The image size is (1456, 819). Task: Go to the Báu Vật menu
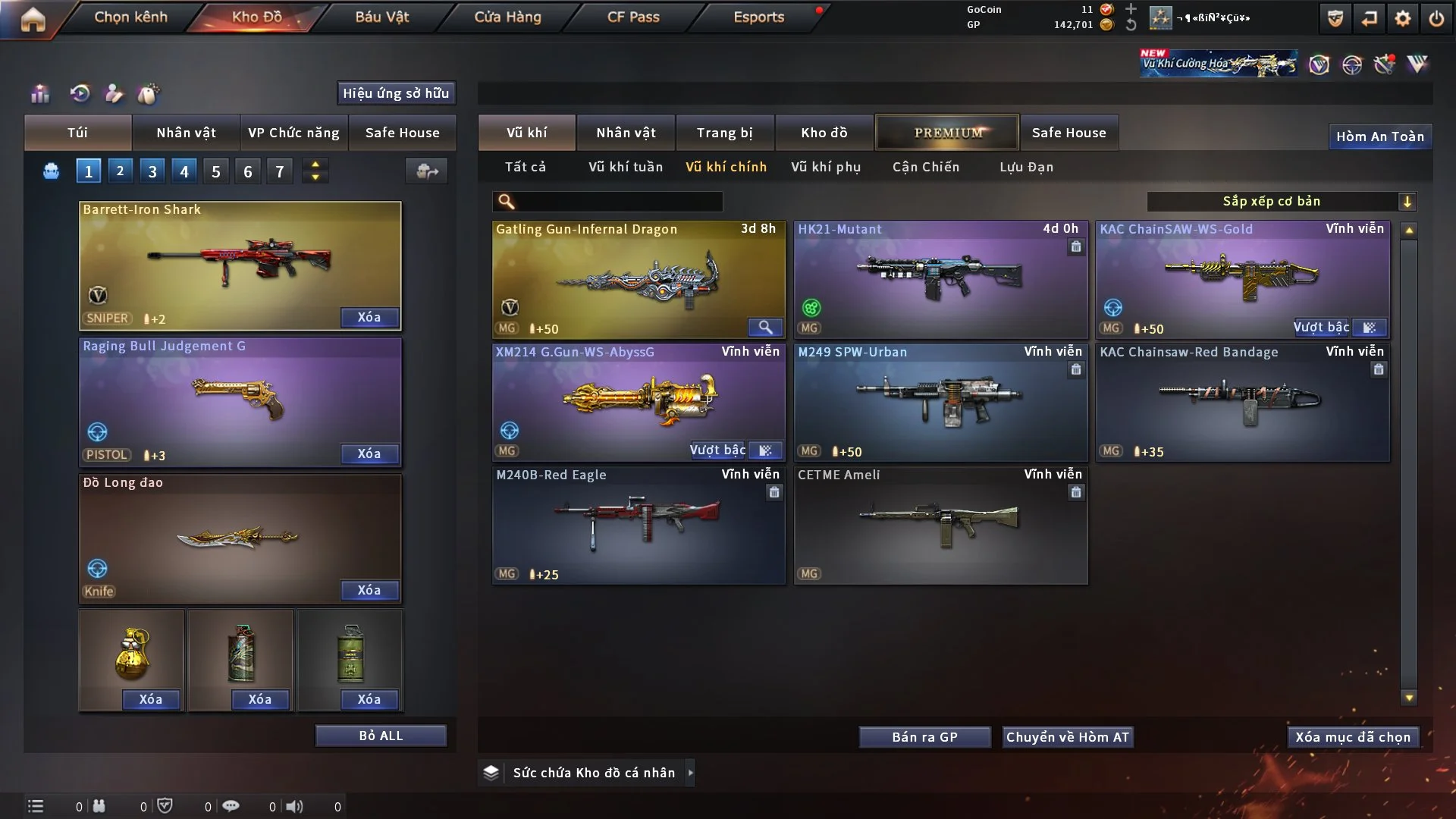[x=381, y=17]
